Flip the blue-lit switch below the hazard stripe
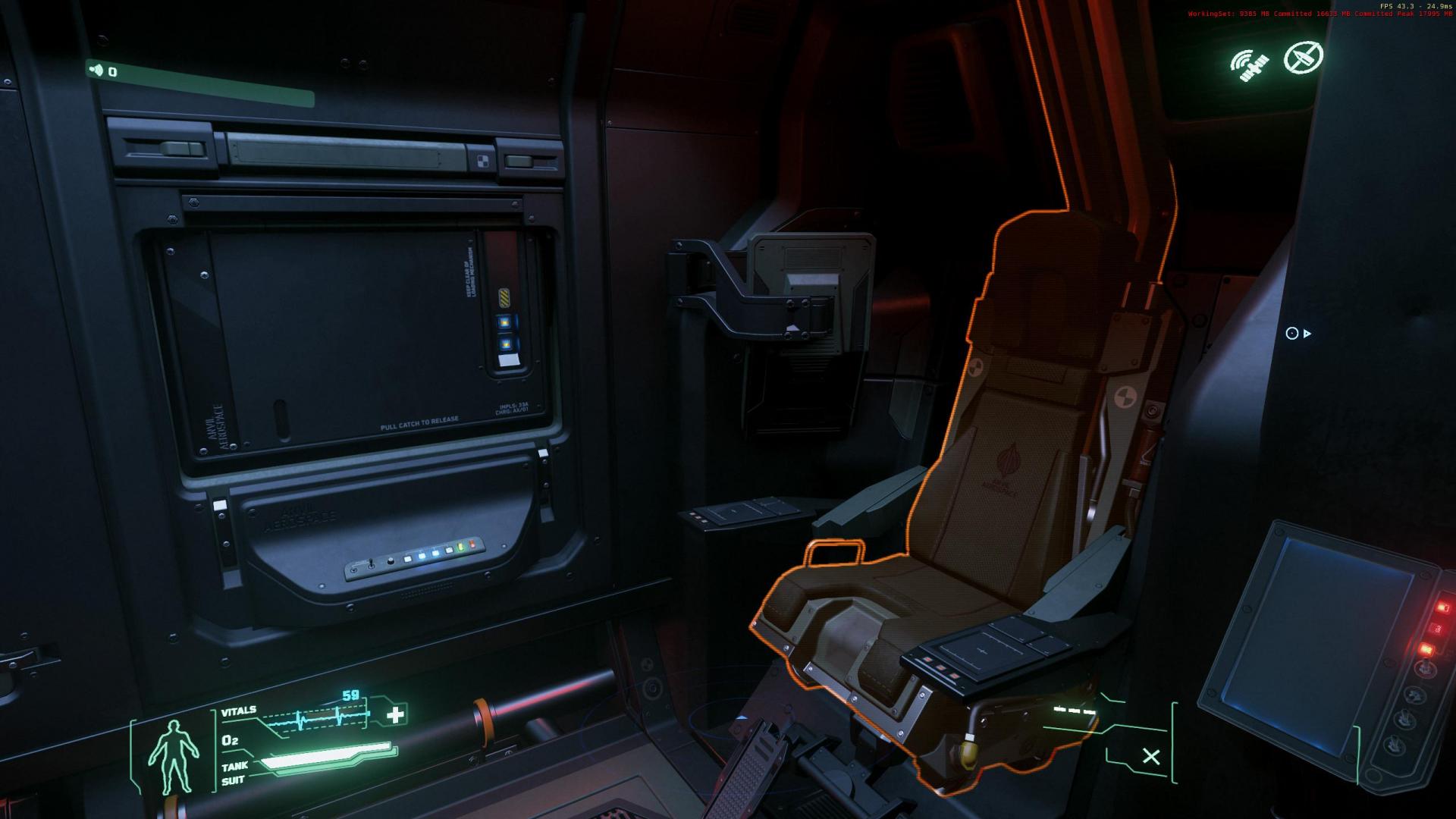Viewport: 1456px width, 819px height. coord(504,322)
